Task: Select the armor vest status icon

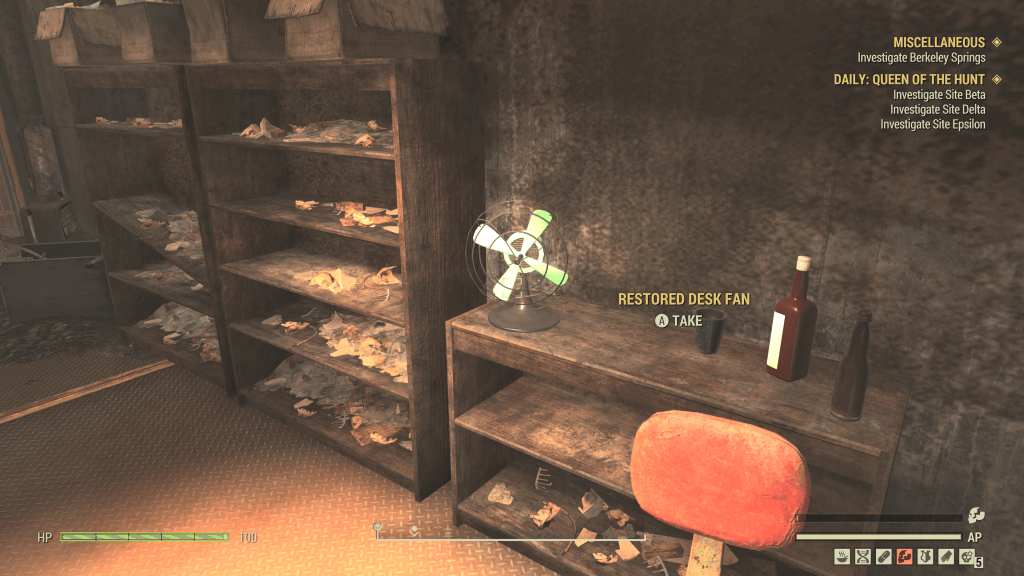Action: point(926,556)
